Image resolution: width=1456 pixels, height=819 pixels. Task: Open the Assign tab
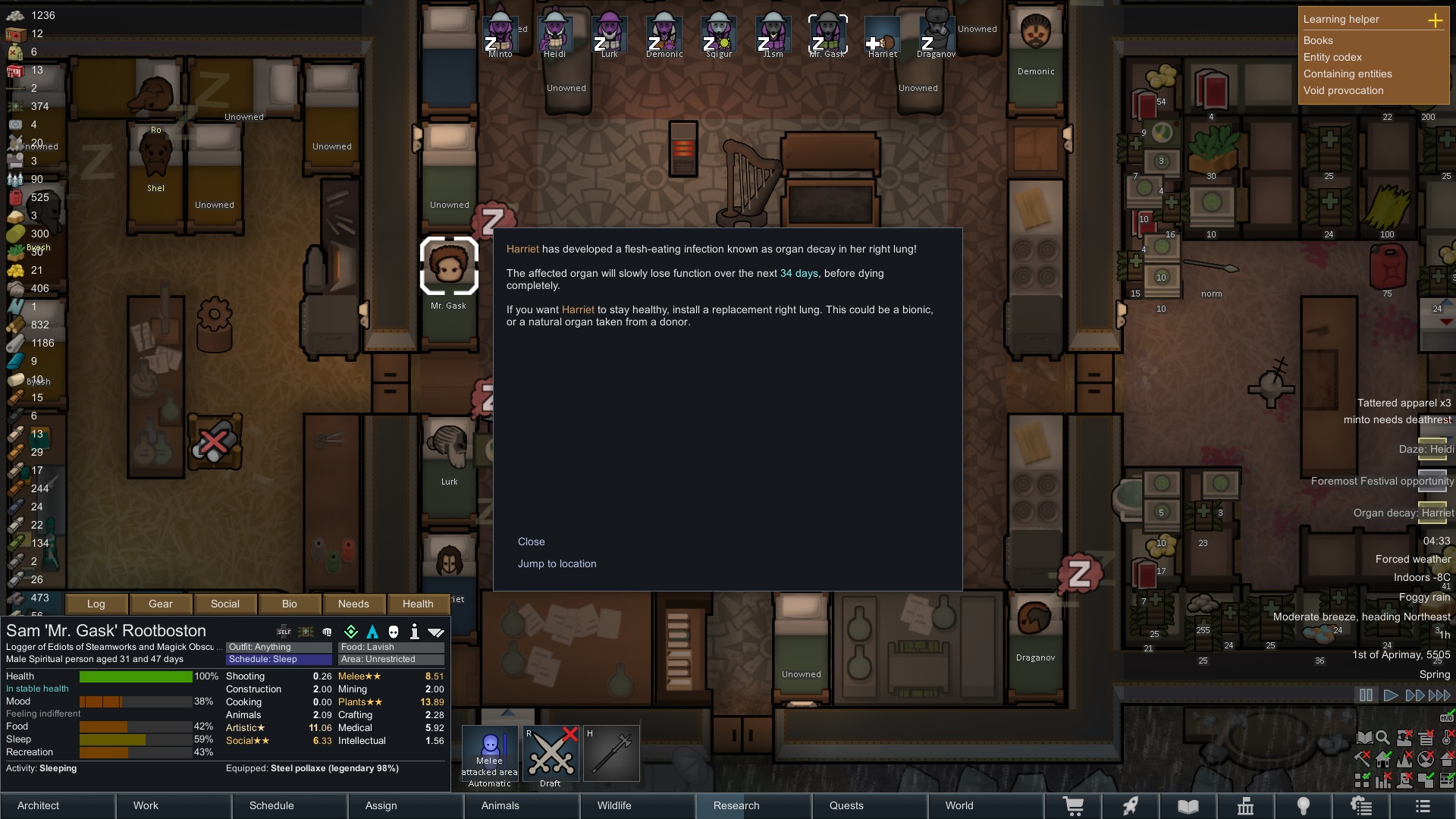point(381,805)
